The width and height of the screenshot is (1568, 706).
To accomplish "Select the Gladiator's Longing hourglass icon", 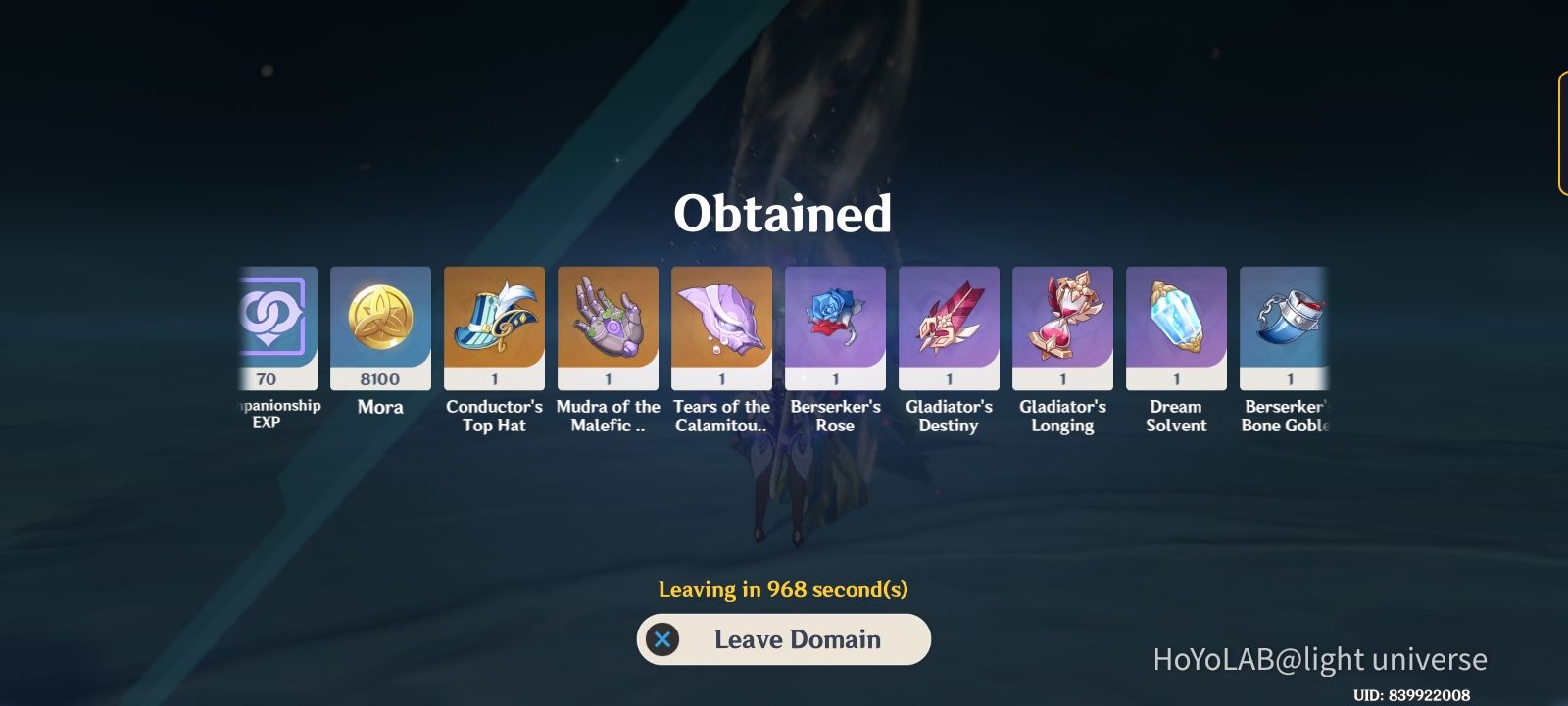I will tap(1062, 324).
